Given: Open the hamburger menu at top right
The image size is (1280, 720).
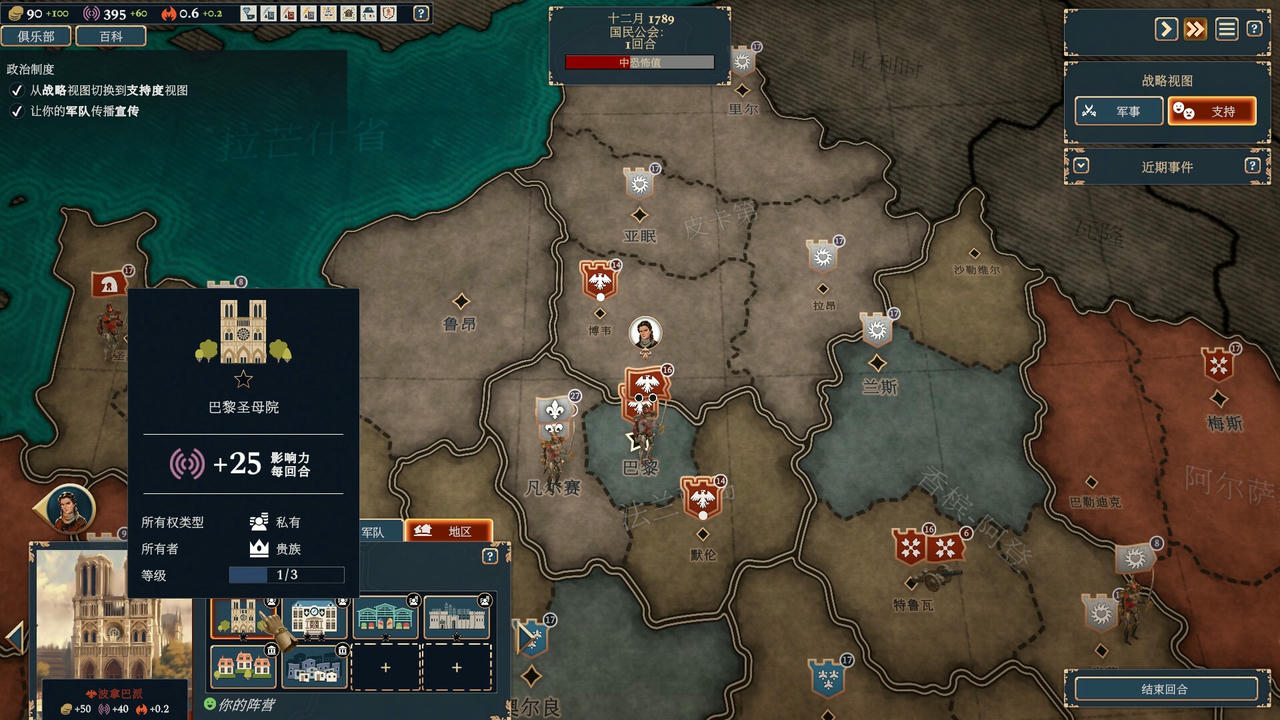Looking at the screenshot, I should click(1227, 29).
